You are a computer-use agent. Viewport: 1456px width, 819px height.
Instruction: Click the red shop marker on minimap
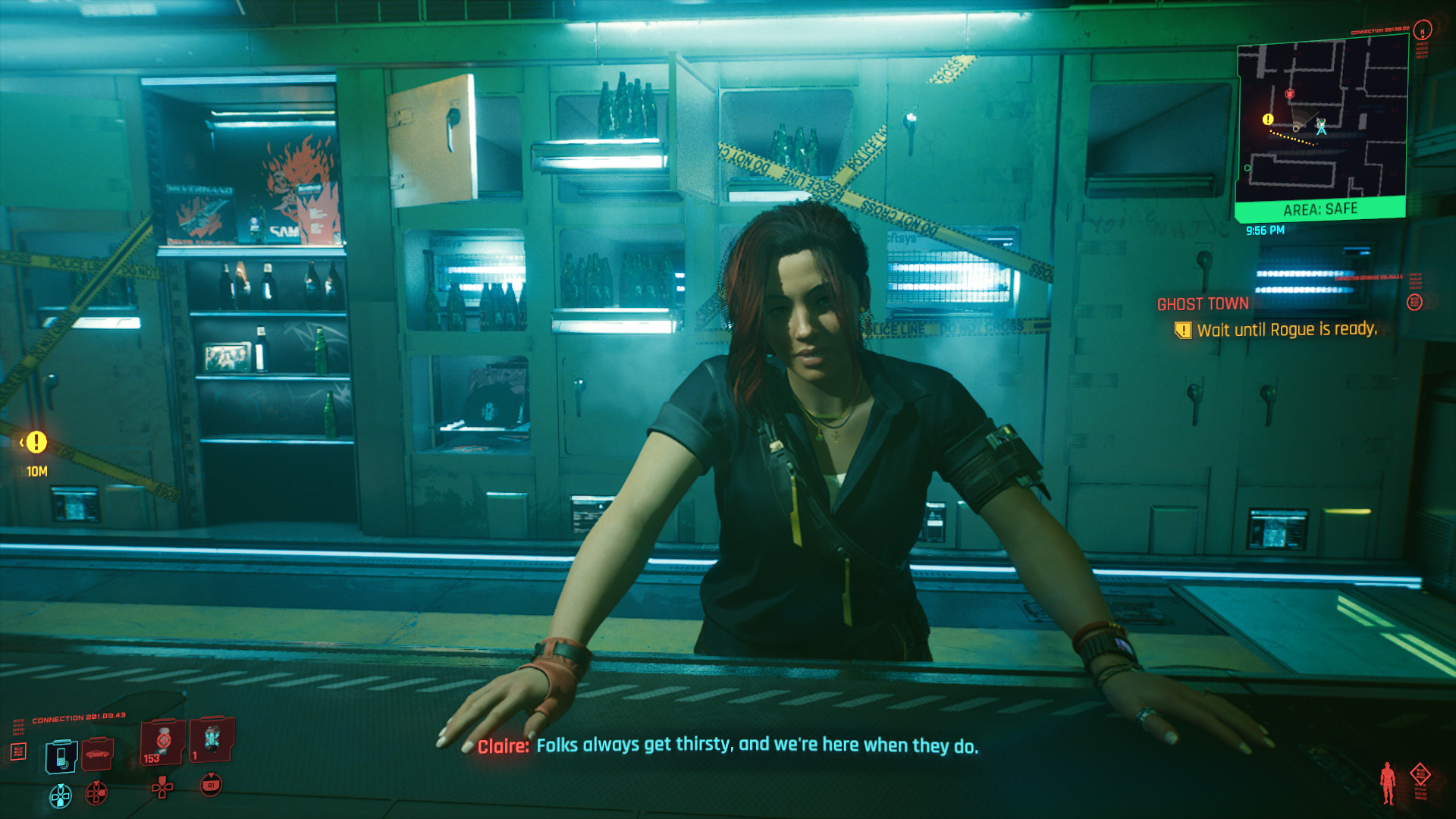[1289, 94]
